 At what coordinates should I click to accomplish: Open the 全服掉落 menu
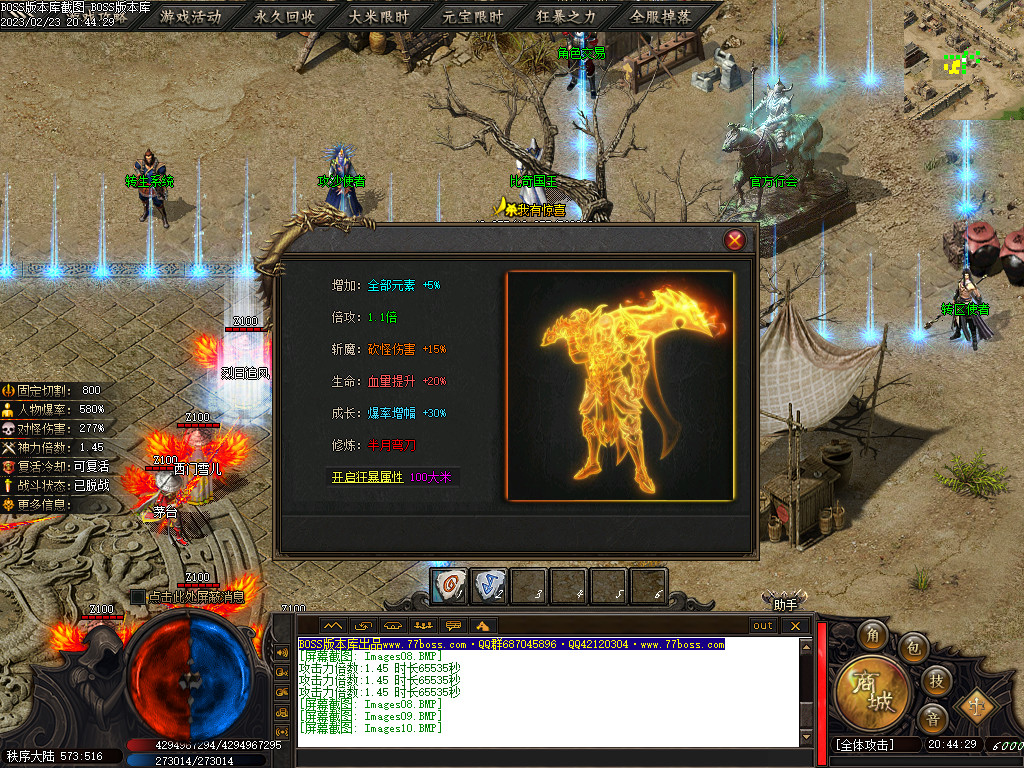click(x=660, y=17)
